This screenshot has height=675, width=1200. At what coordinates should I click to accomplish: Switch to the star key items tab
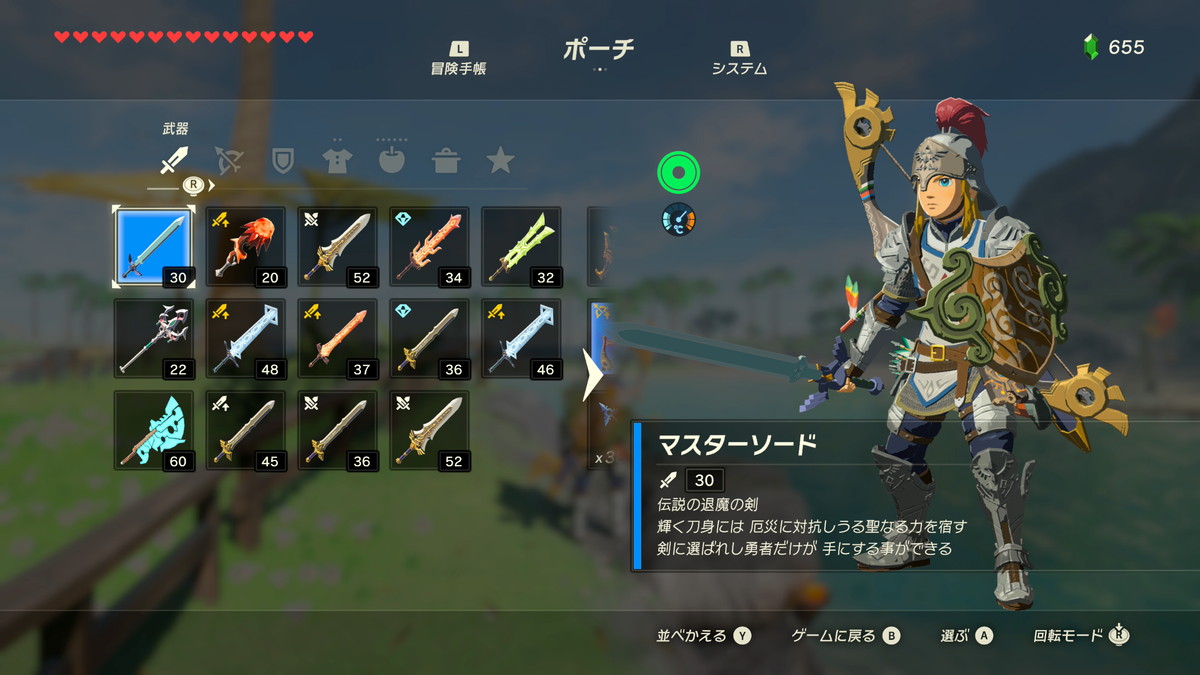click(x=500, y=160)
